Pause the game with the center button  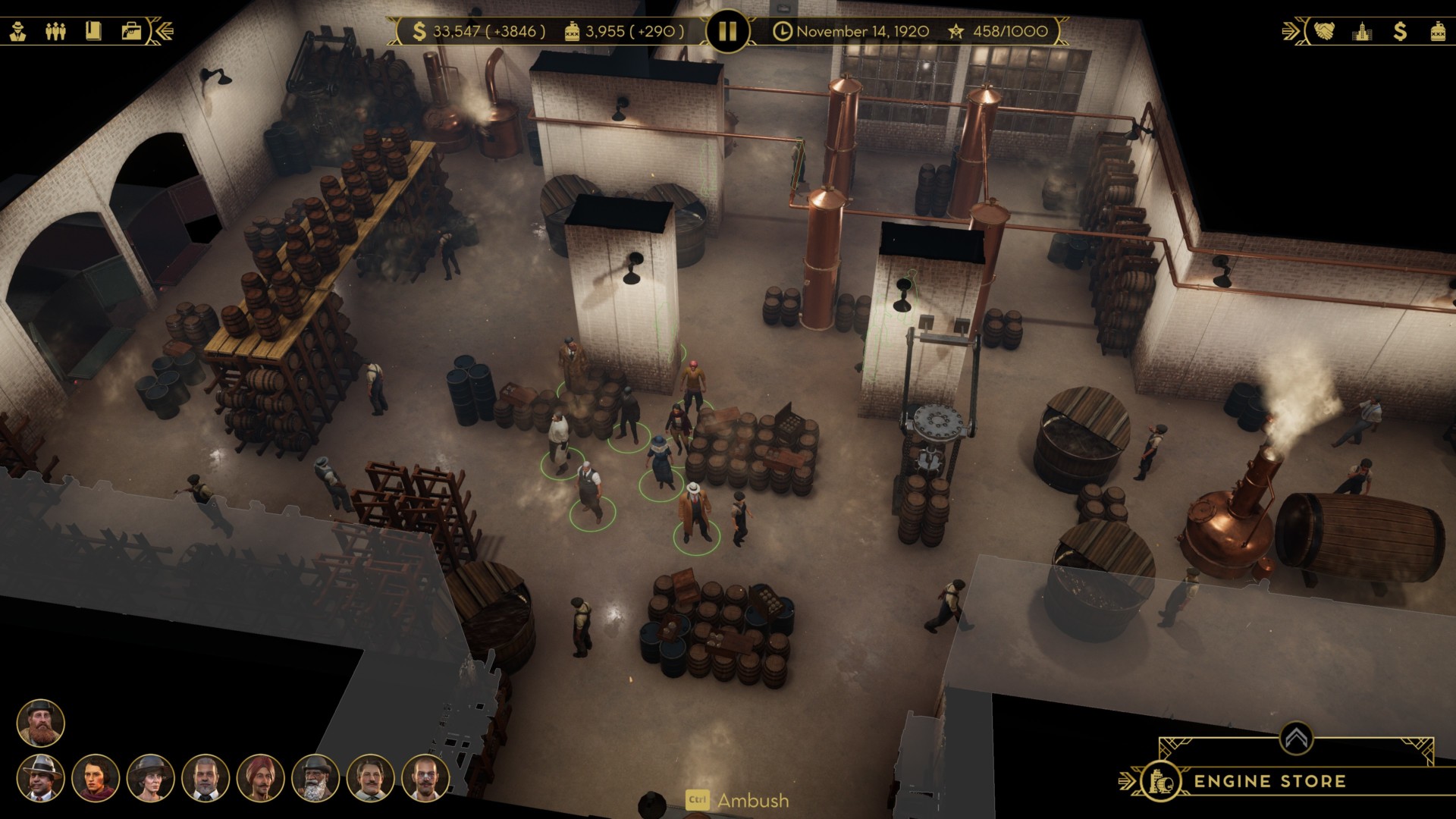[x=727, y=31]
